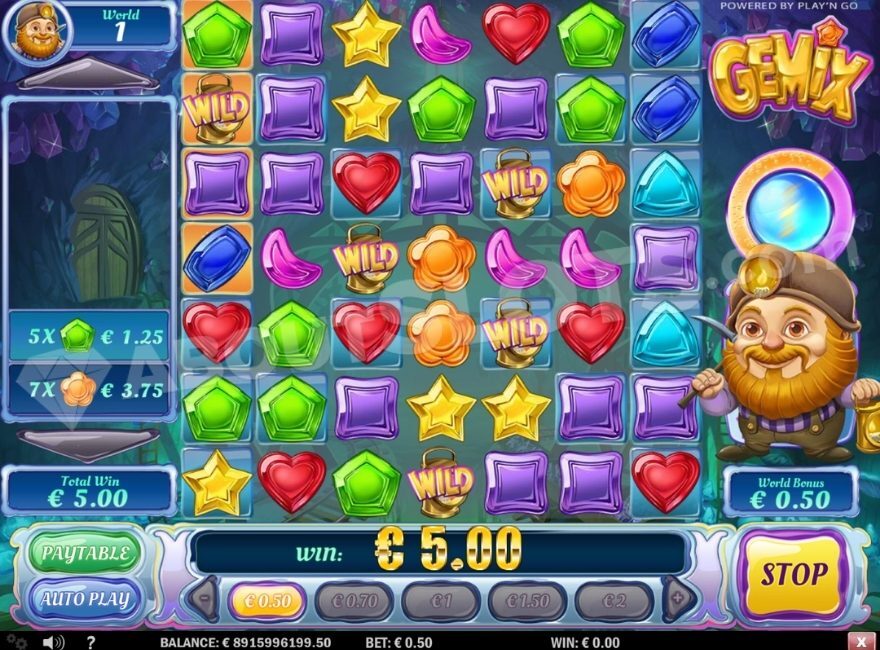The height and width of the screenshot is (650, 880).
Task: Open help with the question mark
Action: (x=90, y=641)
